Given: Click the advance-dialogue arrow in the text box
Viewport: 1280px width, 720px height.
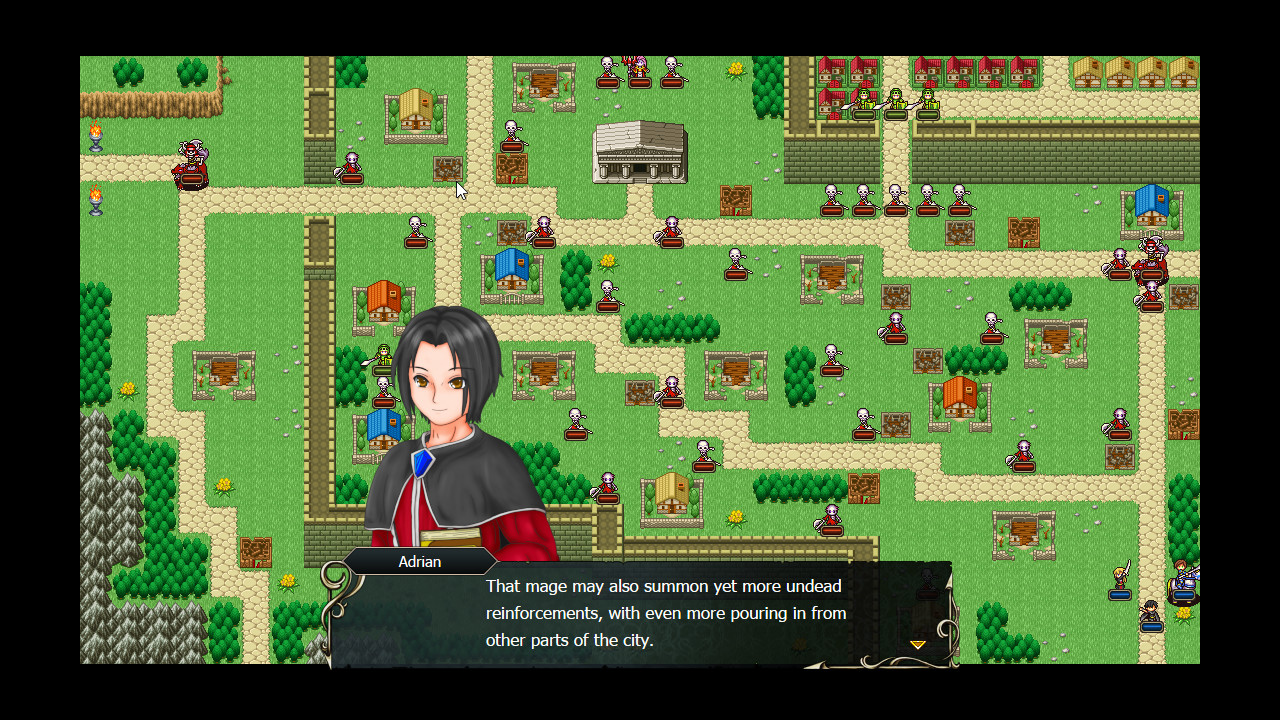Looking at the screenshot, I should 916,645.
